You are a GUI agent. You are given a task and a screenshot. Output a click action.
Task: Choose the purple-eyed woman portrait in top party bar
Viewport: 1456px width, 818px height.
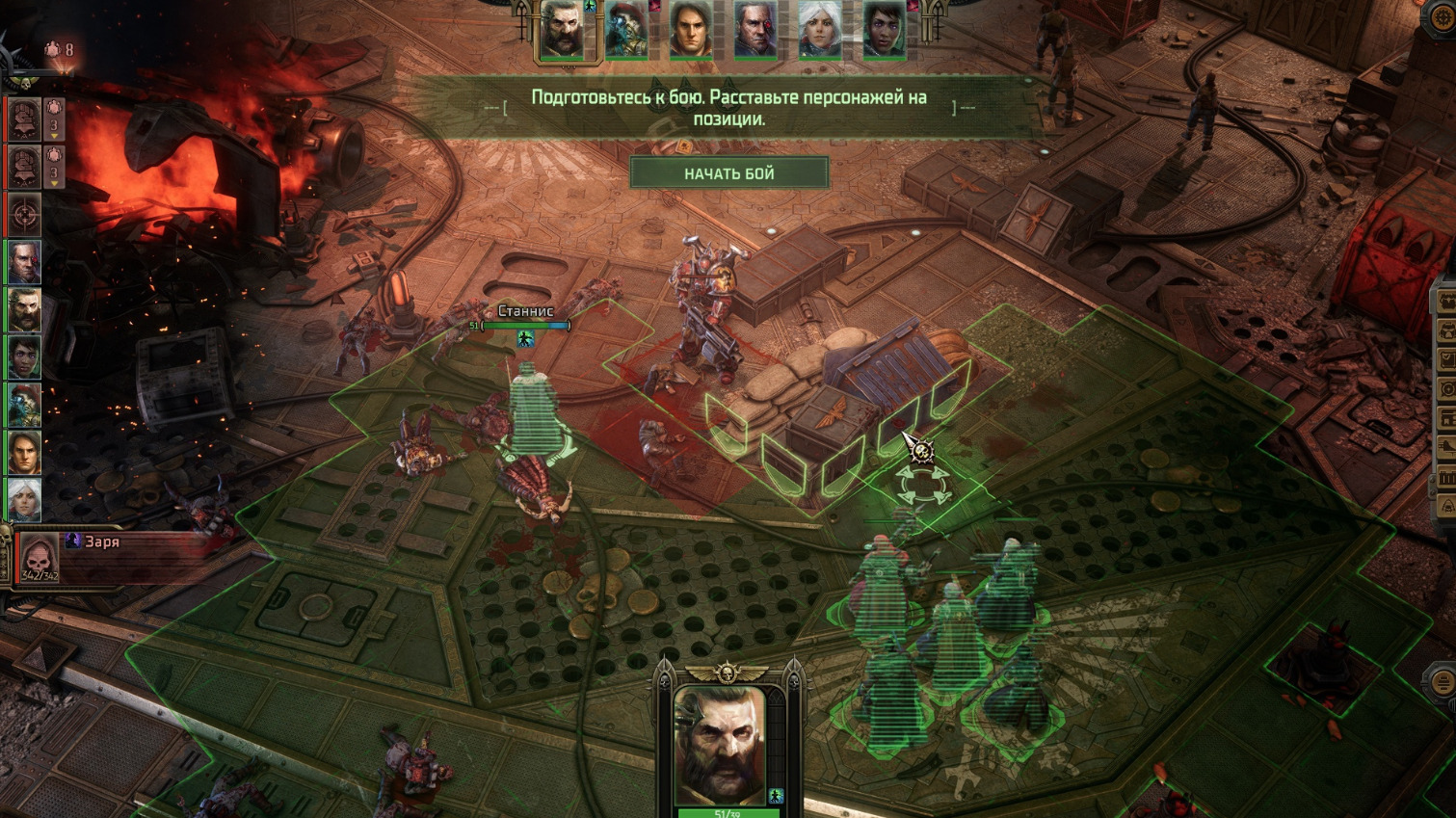(x=884, y=29)
